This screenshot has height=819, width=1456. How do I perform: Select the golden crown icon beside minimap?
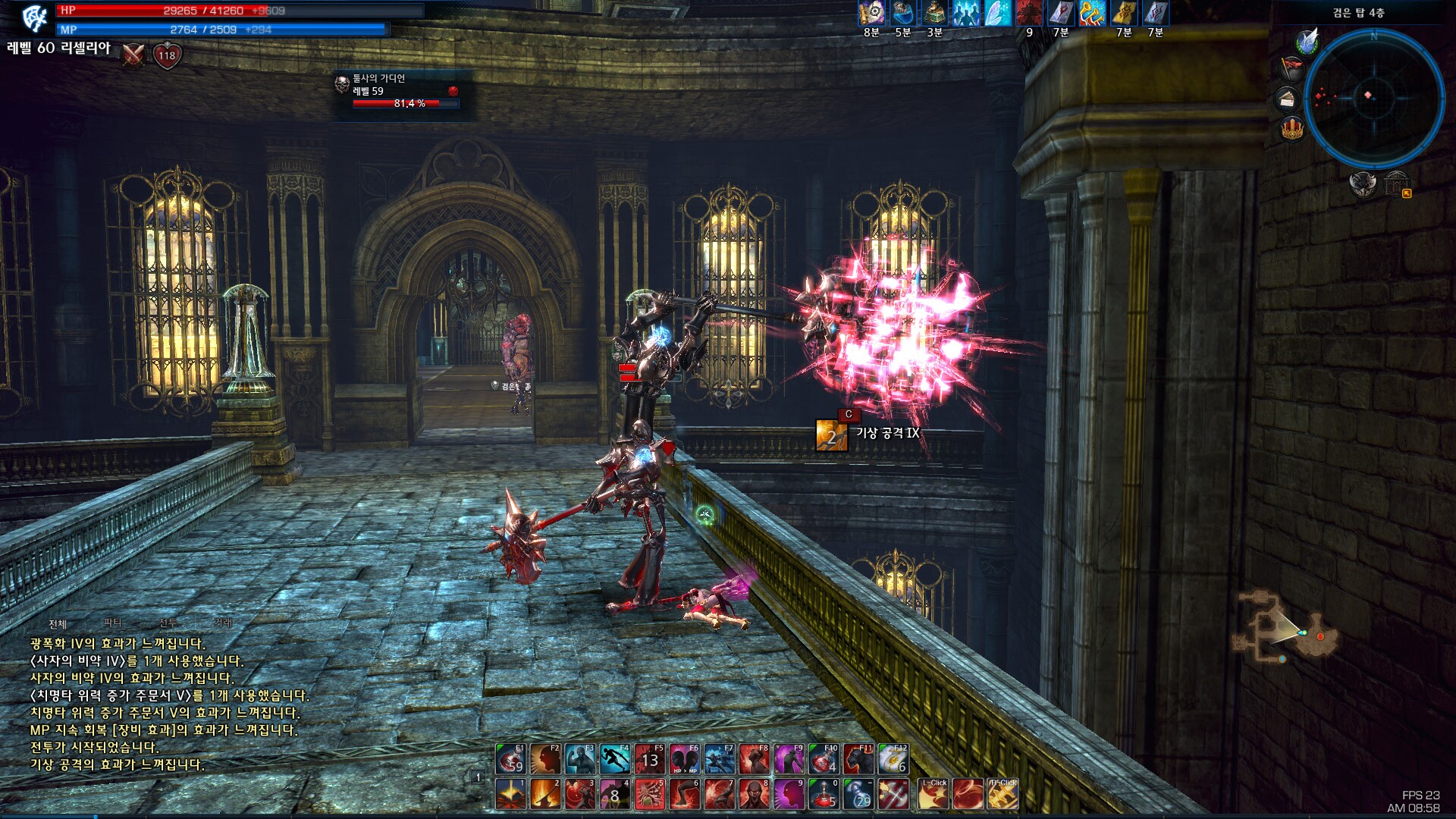click(x=1292, y=127)
